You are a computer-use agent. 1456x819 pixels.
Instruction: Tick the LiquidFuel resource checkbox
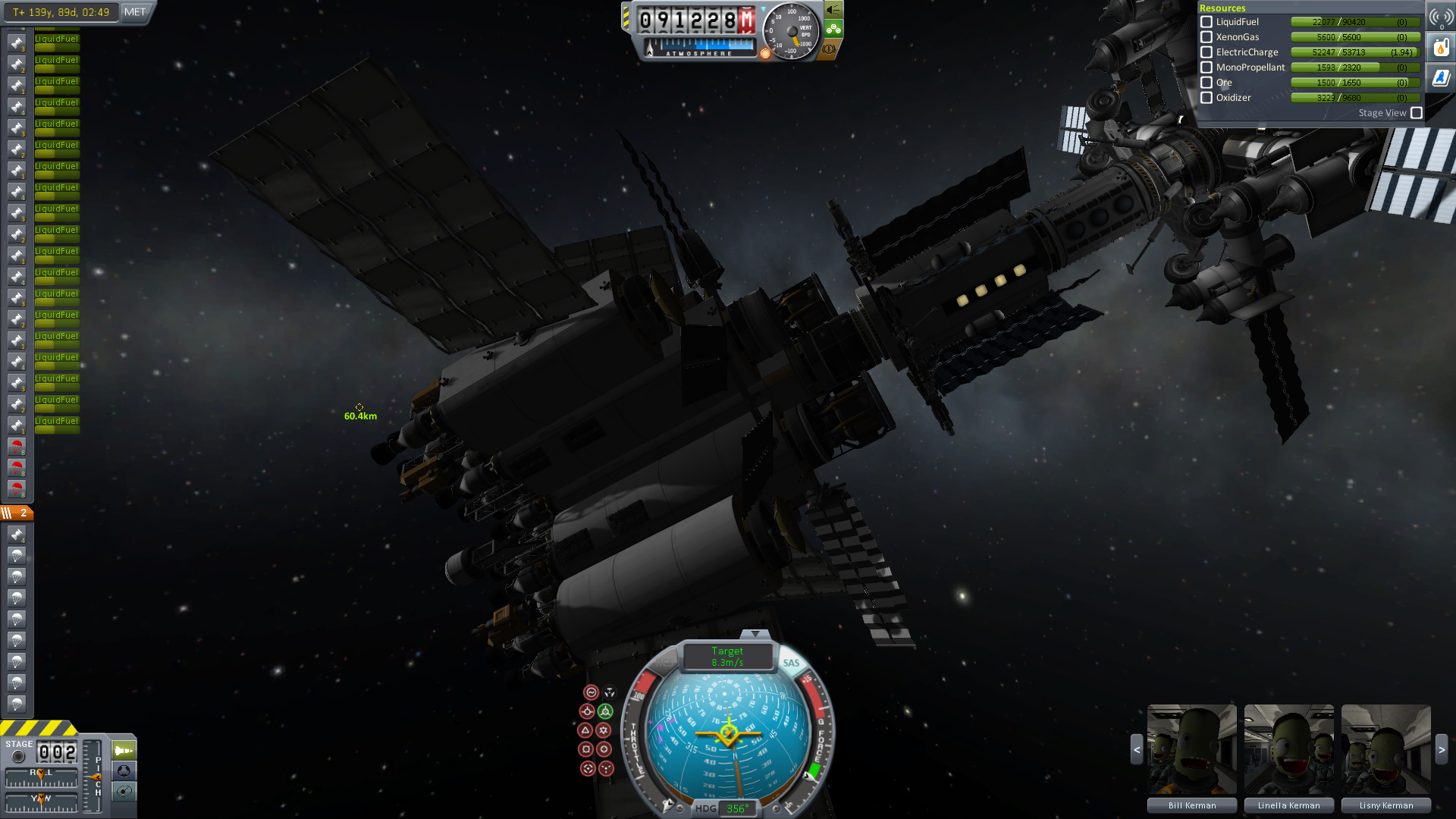[1207, 22]
